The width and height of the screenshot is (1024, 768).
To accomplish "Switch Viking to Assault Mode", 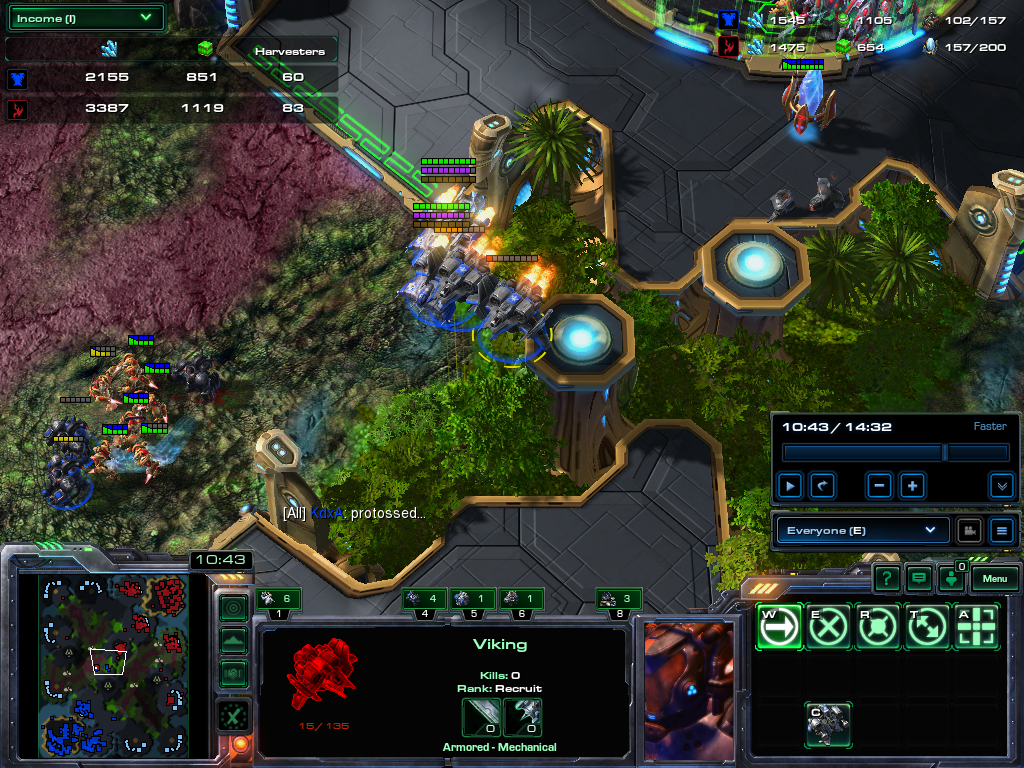I will [x=828, y=724].
